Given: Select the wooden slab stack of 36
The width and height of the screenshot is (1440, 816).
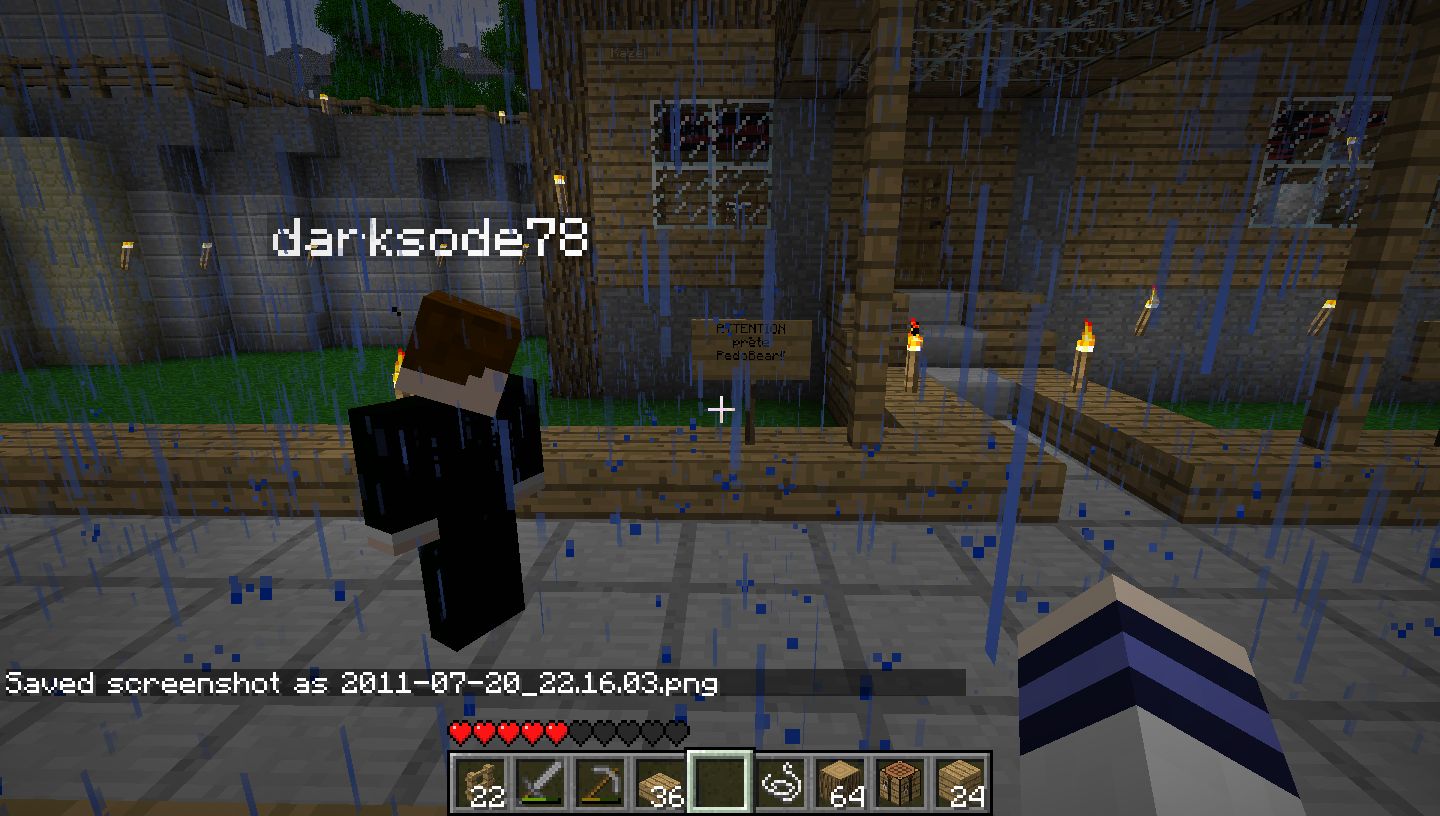Looking at the screenshot, I should pos(659,782).
